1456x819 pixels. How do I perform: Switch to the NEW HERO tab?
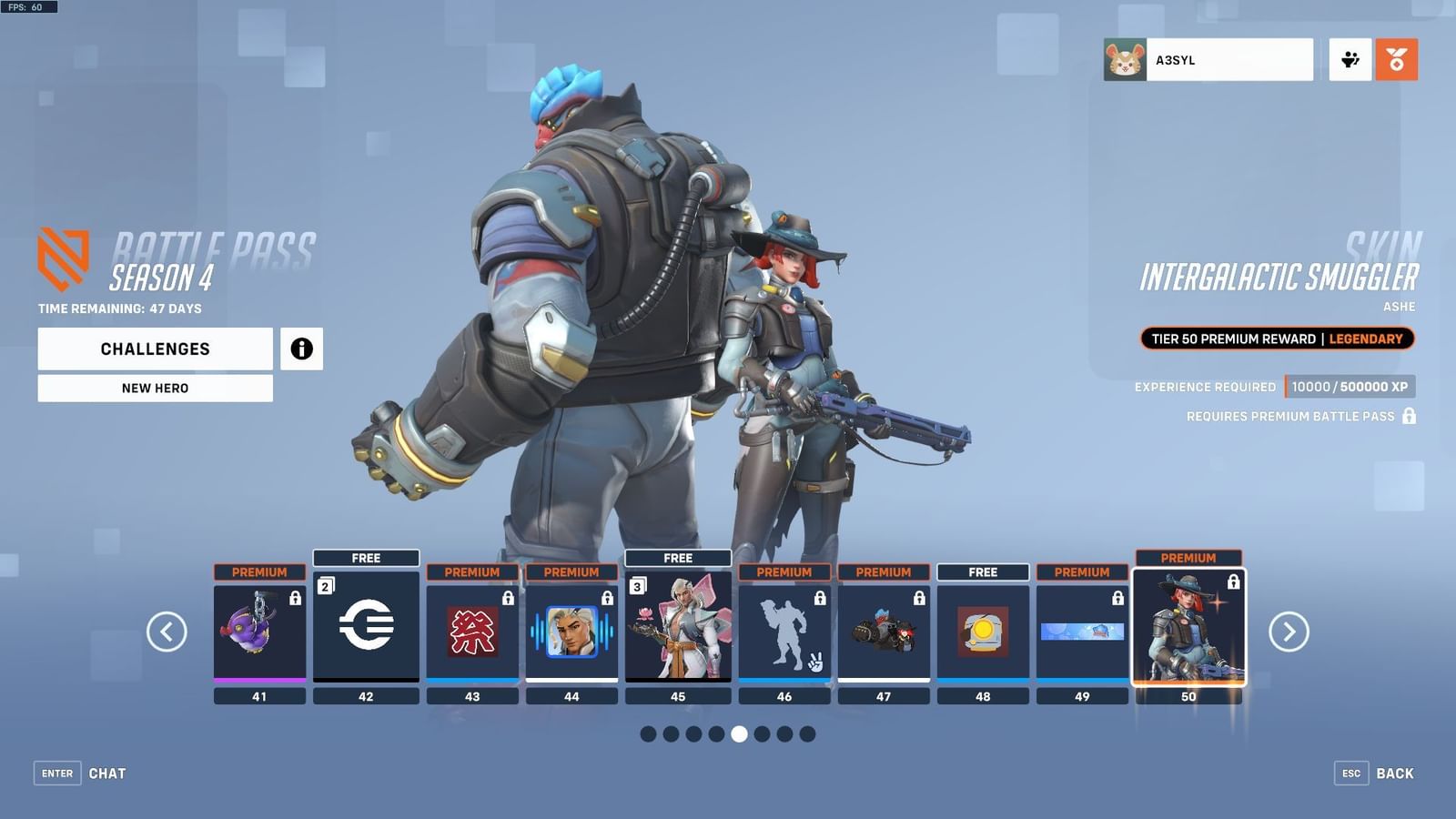[154, 388]
